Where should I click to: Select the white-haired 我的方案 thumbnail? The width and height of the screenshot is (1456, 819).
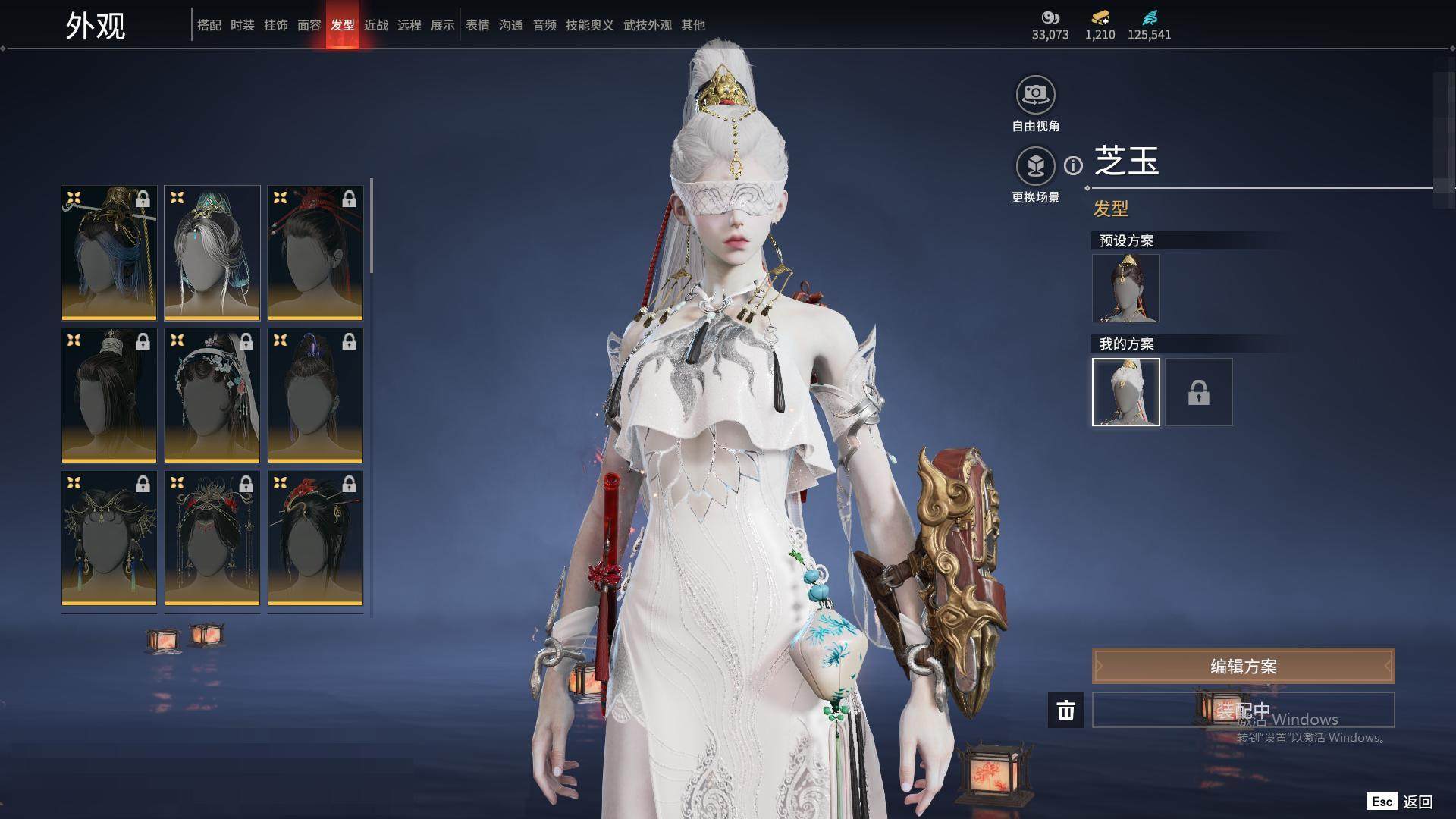click(1125, 392)
